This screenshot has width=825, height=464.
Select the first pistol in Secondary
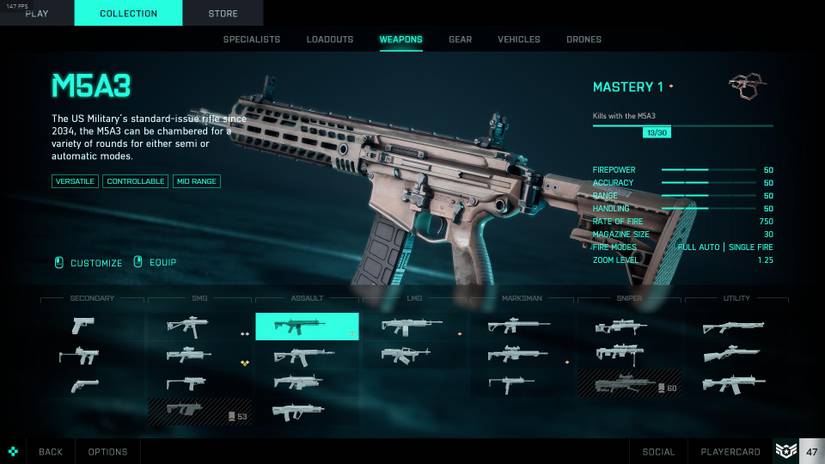click(84, 326)
